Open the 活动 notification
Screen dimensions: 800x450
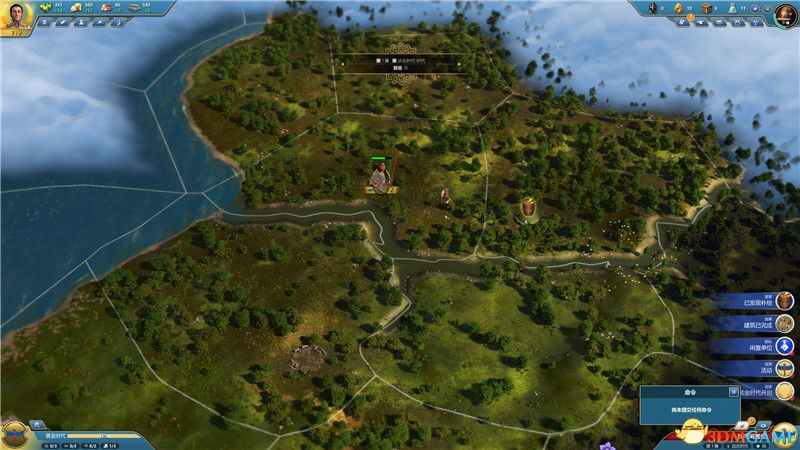tap(758, 369)
